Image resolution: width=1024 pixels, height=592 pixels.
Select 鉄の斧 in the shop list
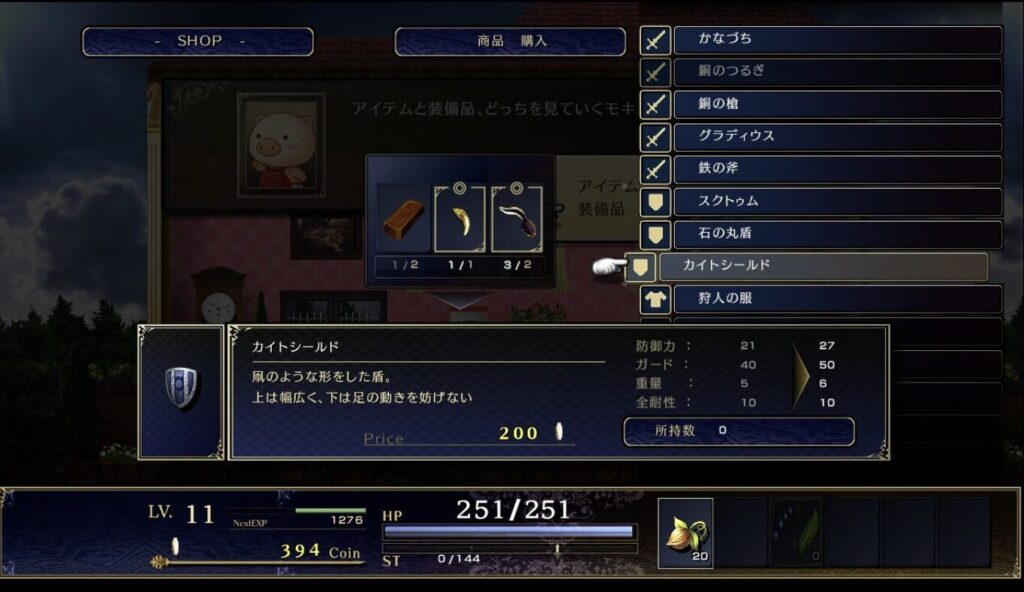(x=837, y=169)
